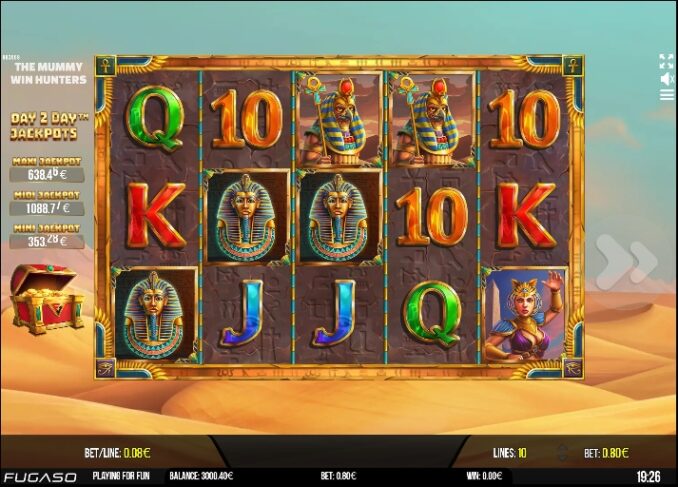This screenshot has height=487, width=678.
Task: Click the Fugaso logo
Action: pyautogui.click(x=39, y=477)
